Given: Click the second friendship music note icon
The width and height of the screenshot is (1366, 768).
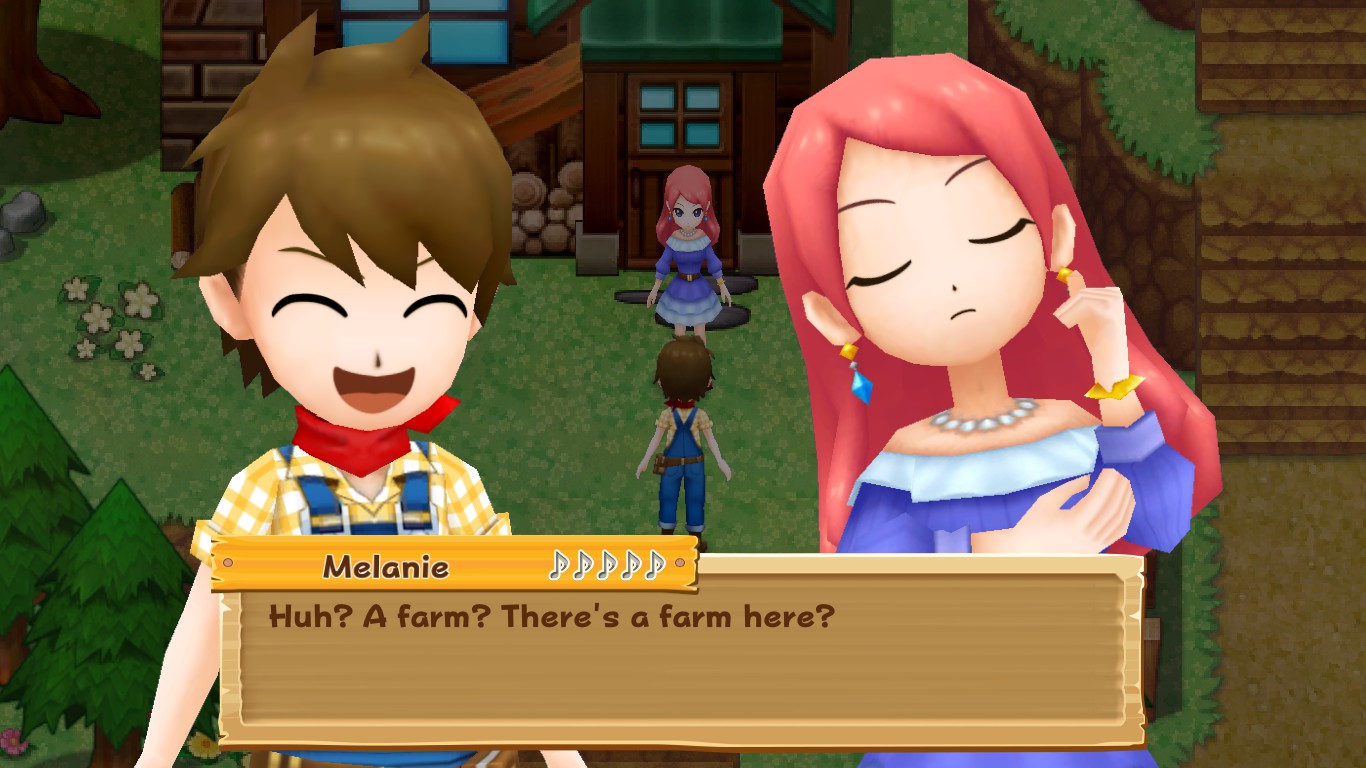Looking at the screenshot, I should click(x=584, y=564).
